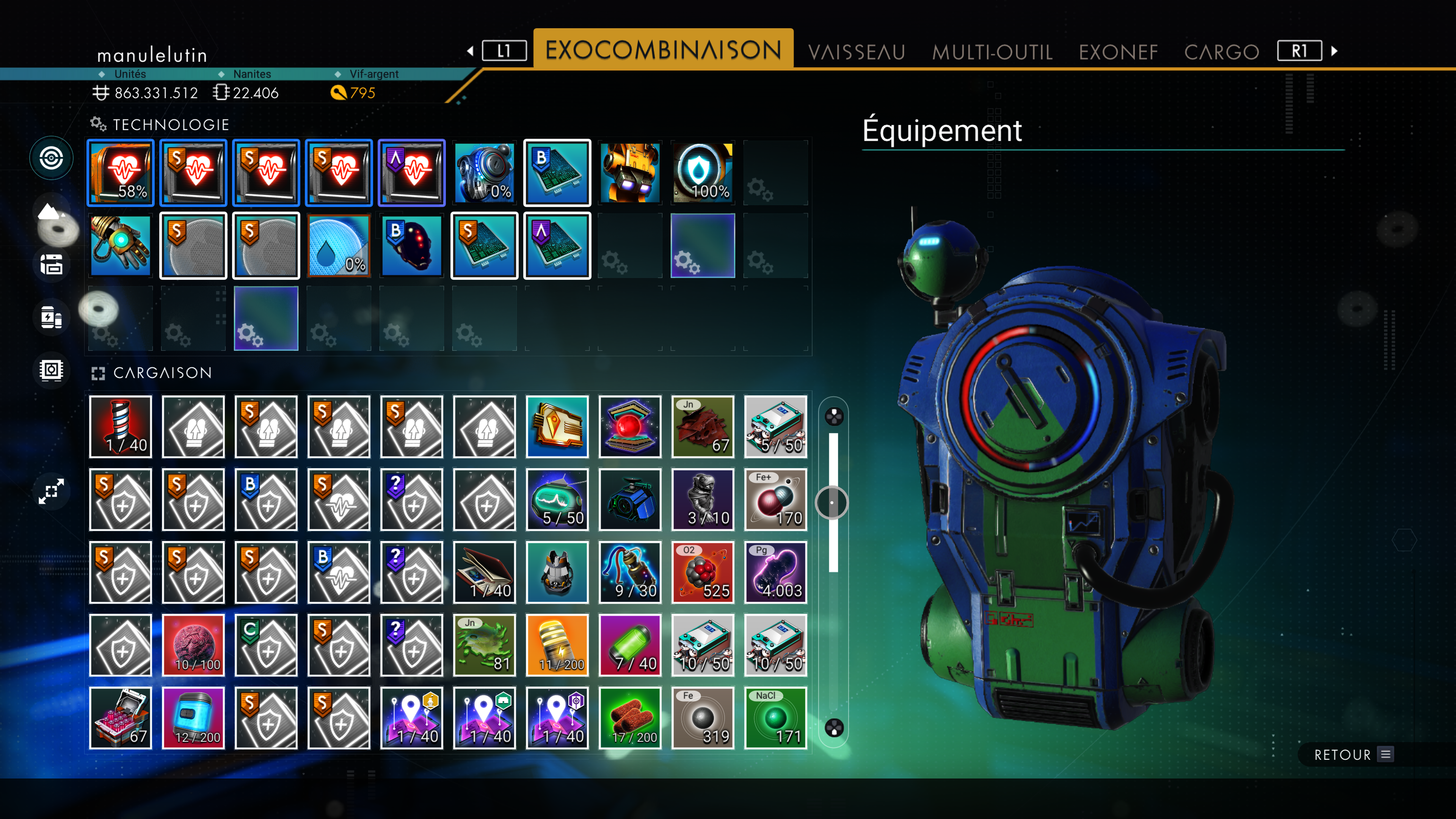1456x819 pixels.
Task: Pick the O2 oxygen stack of 525
Action: (703, 573)
